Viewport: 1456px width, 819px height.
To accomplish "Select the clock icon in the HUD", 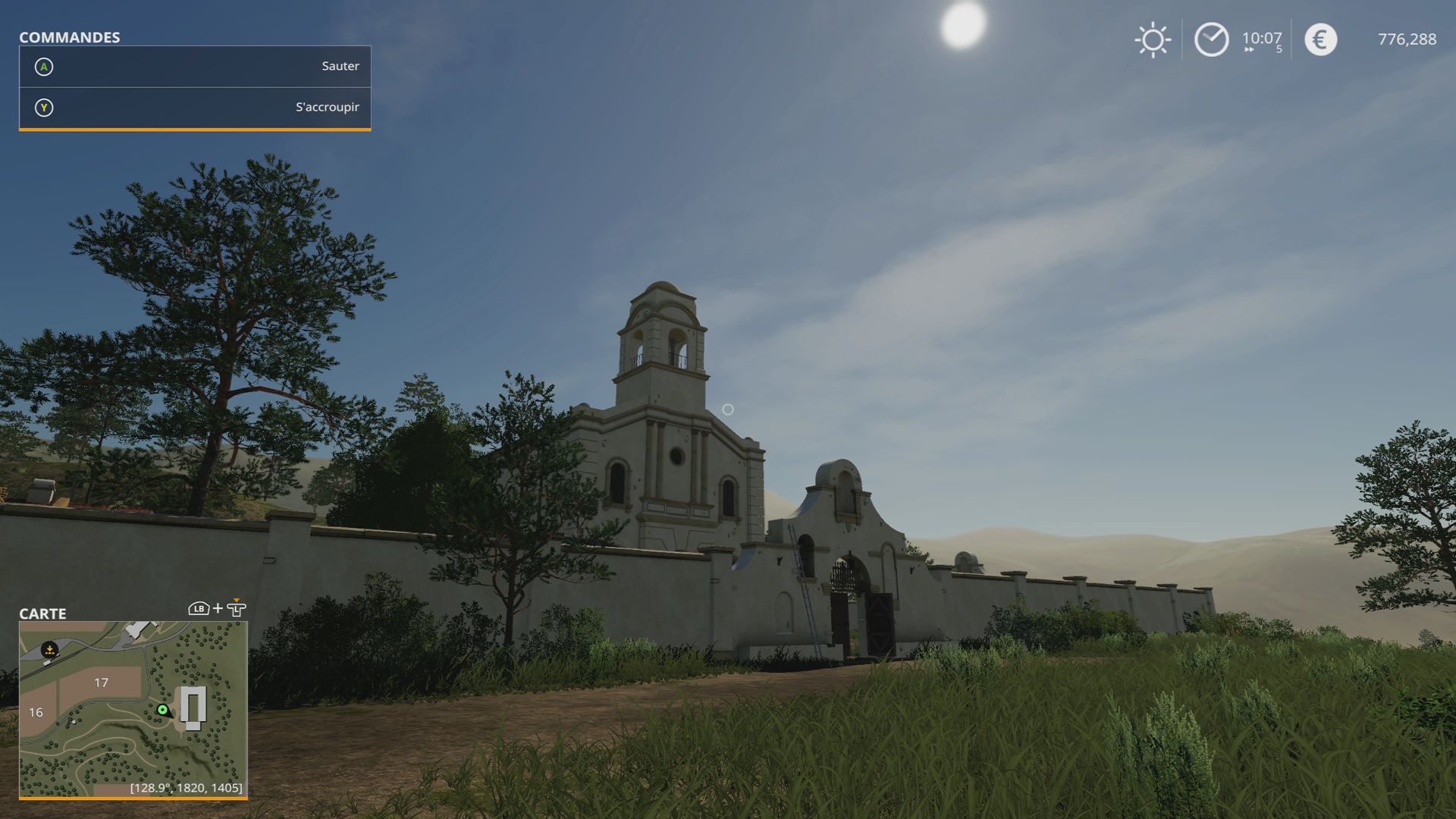I will coord(1211,39).
